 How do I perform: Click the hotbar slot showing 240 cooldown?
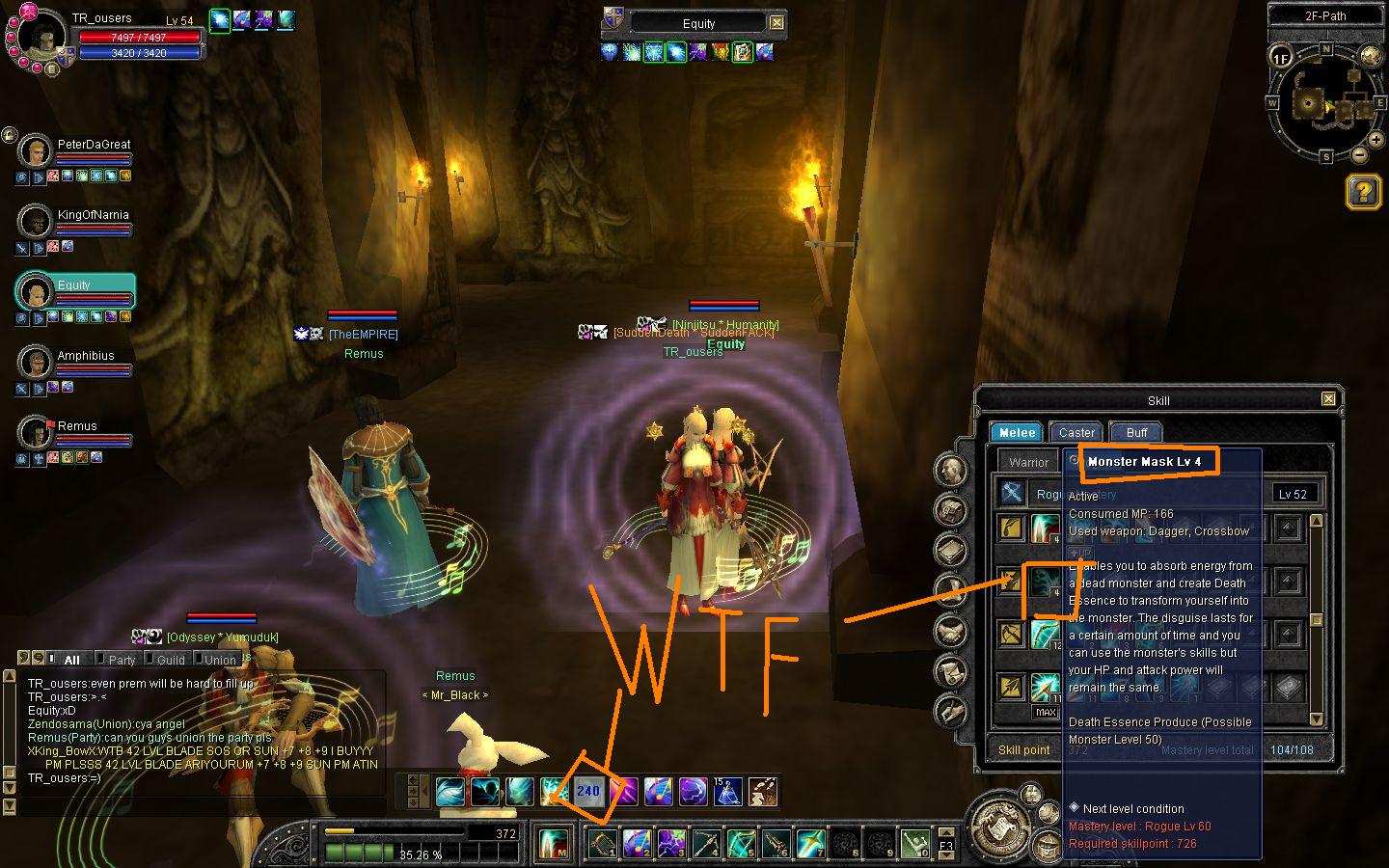click(588, 792)
